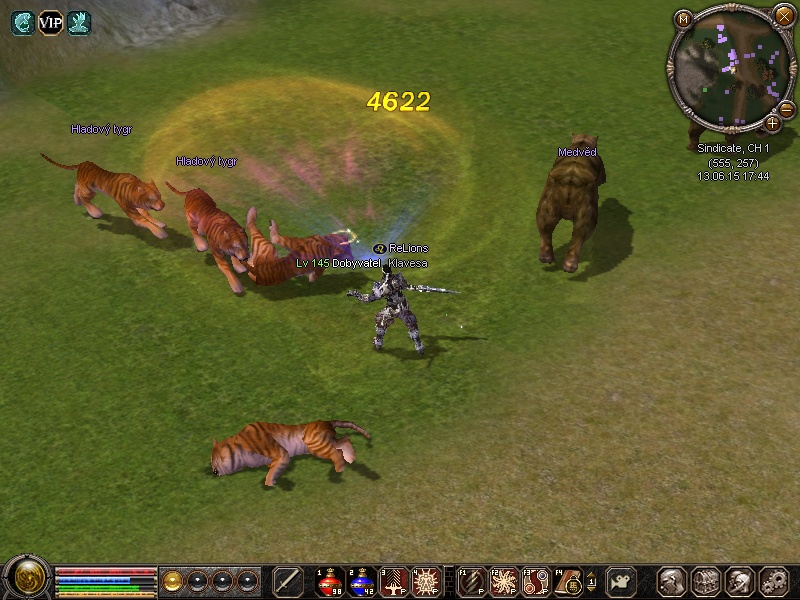Zoom in the minimap with plus button

pyautogui.click(x=772, y=124)
